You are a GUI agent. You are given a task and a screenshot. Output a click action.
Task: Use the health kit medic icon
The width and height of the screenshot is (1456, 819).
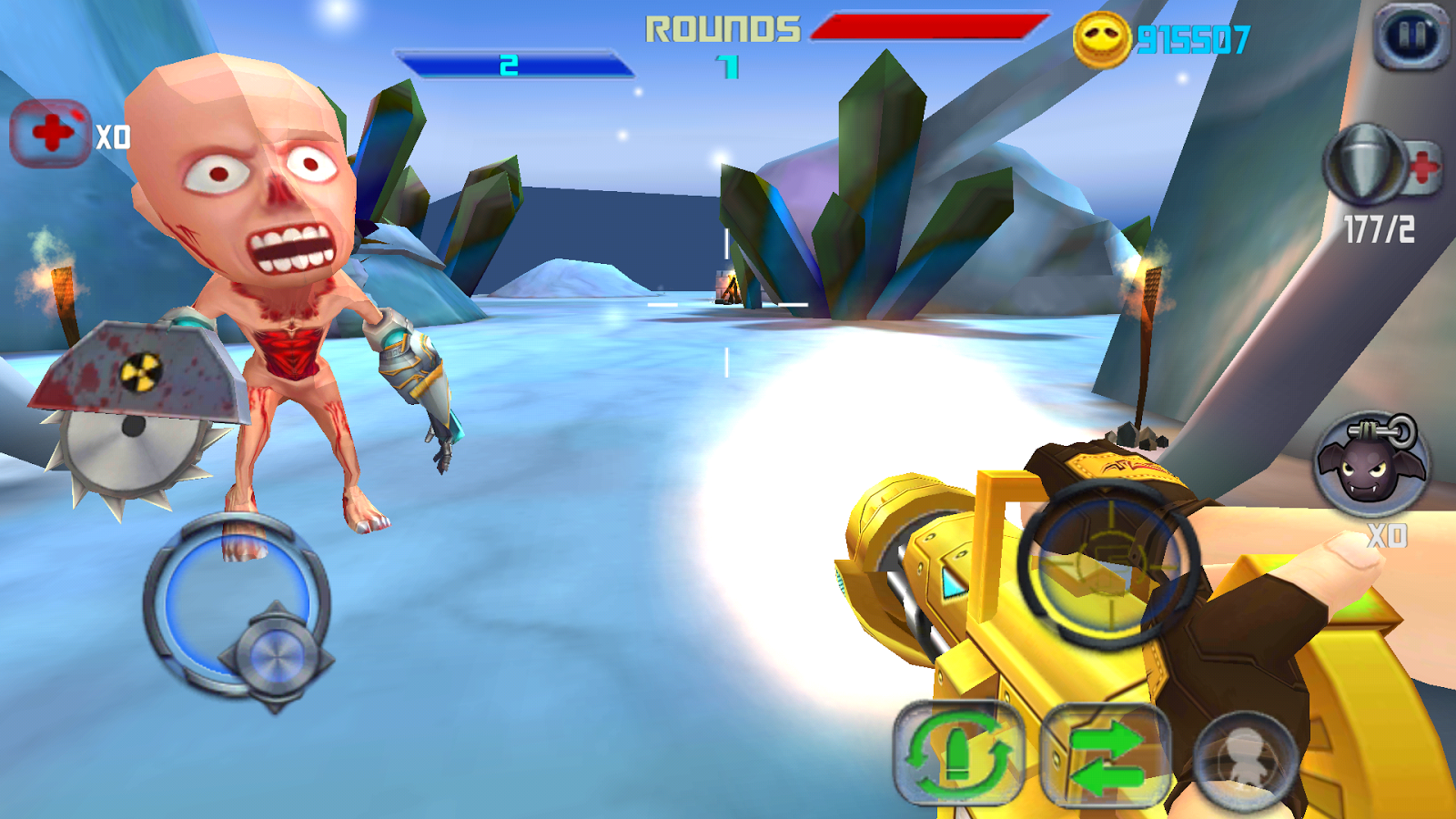[x=50, y=130]
